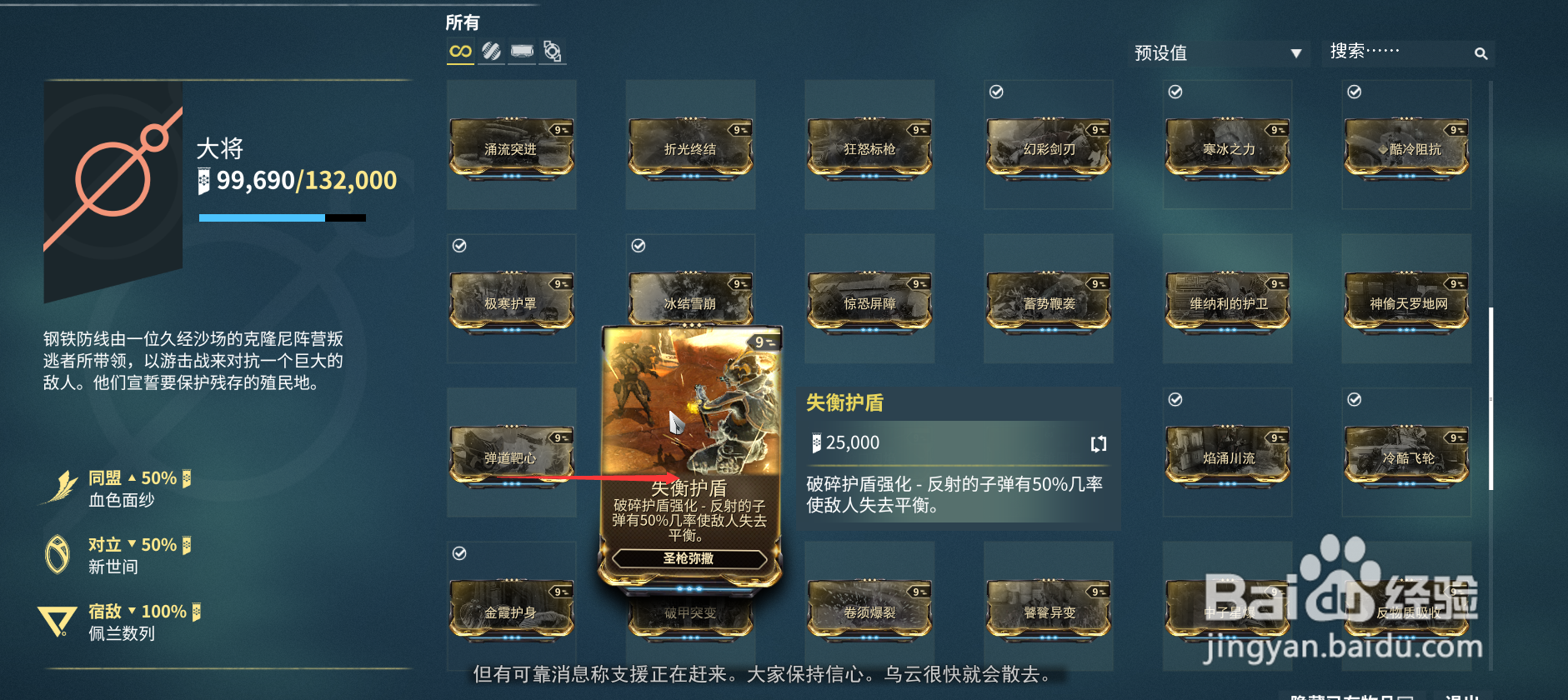Click the standing progress bar

[282, 217]
